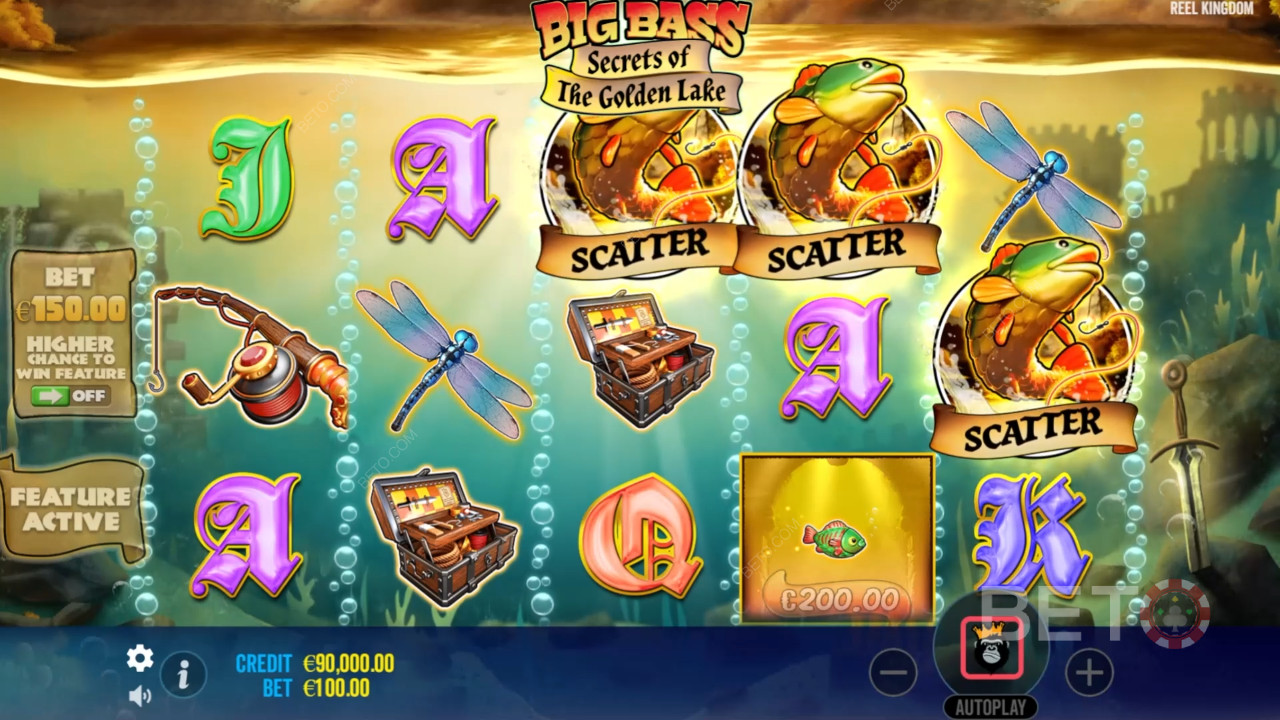Increase the bet with the plus button

pos(1089,673)
